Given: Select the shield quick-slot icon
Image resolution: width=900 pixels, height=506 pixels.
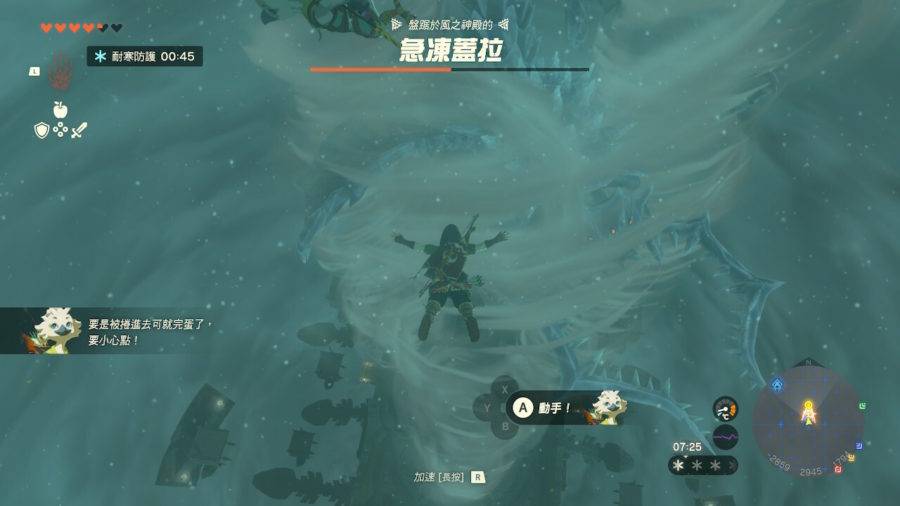Looking at the screenshot, I should tap(42, 130).
